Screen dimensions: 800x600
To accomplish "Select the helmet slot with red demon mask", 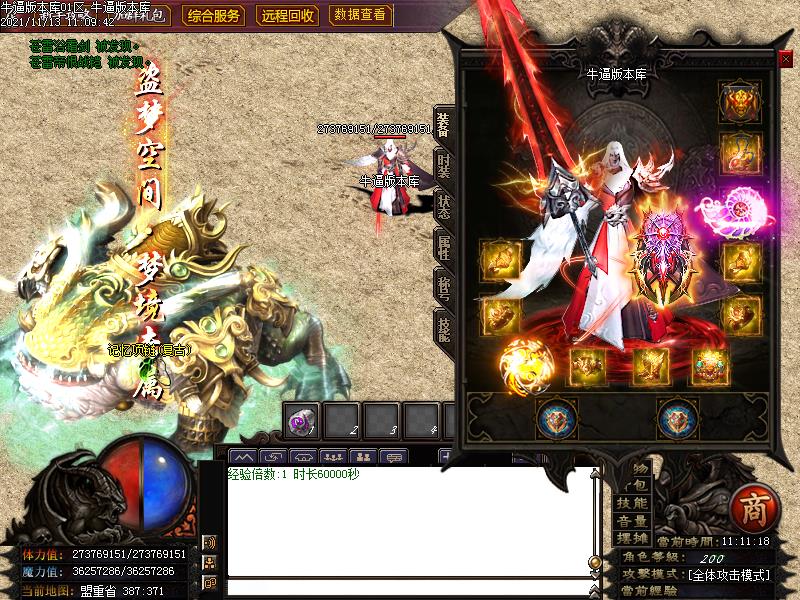I will [739, 101].
